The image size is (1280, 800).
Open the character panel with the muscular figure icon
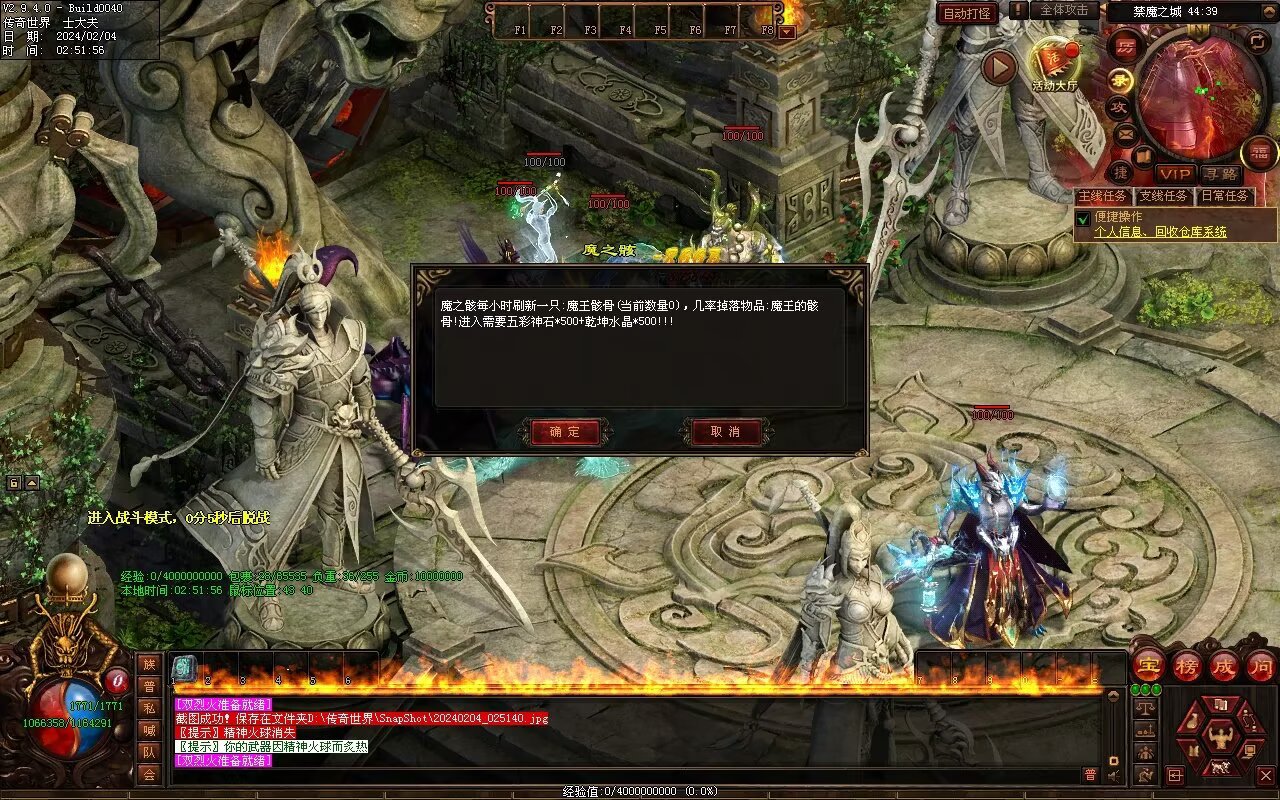click(x=1220, y=738)
